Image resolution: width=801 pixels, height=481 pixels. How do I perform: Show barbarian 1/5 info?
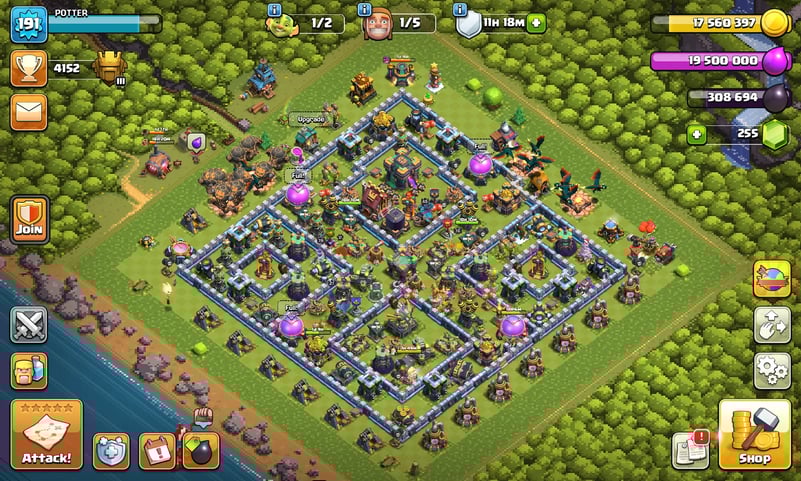(x=367, y=9)
